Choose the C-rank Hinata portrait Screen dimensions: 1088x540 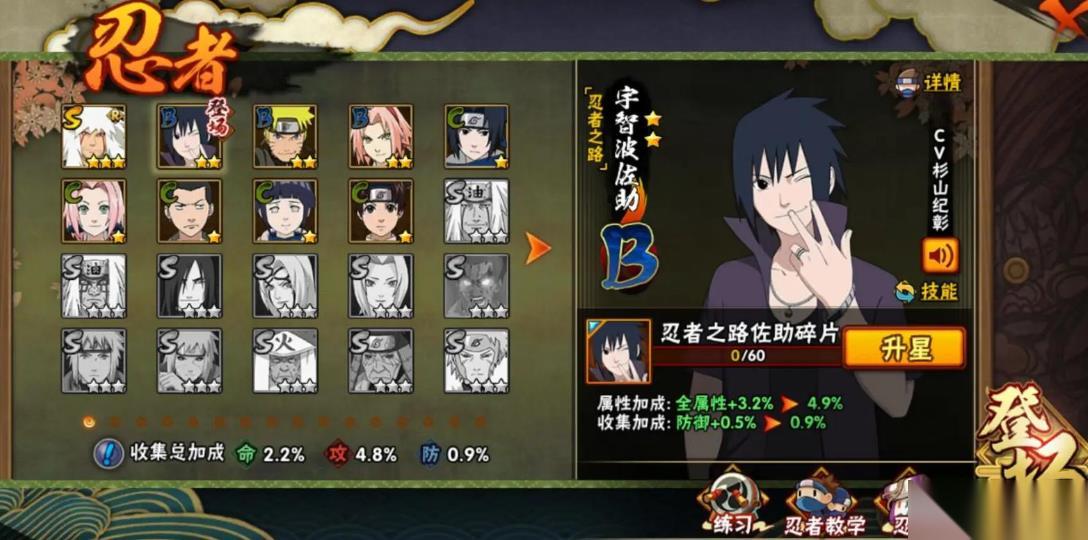(x=285, y=211)
